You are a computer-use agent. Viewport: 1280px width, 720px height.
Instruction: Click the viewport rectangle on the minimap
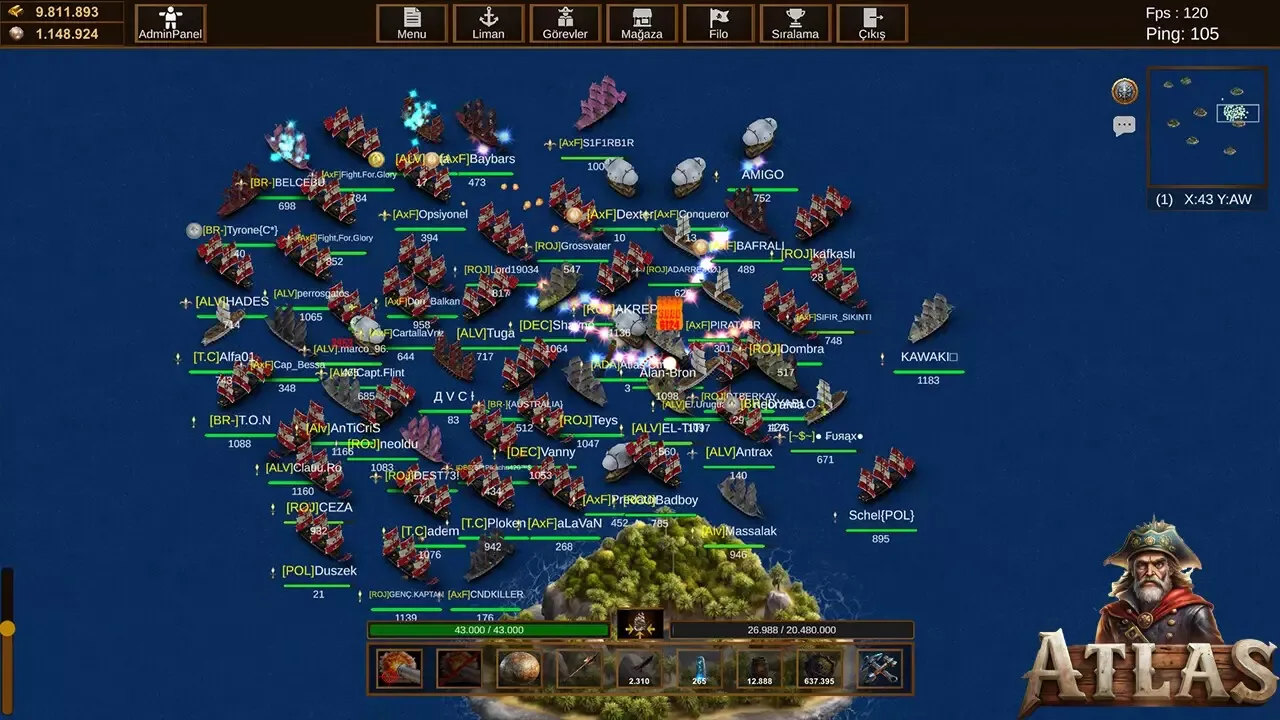pyautogui.click(x=1238, y=113)
